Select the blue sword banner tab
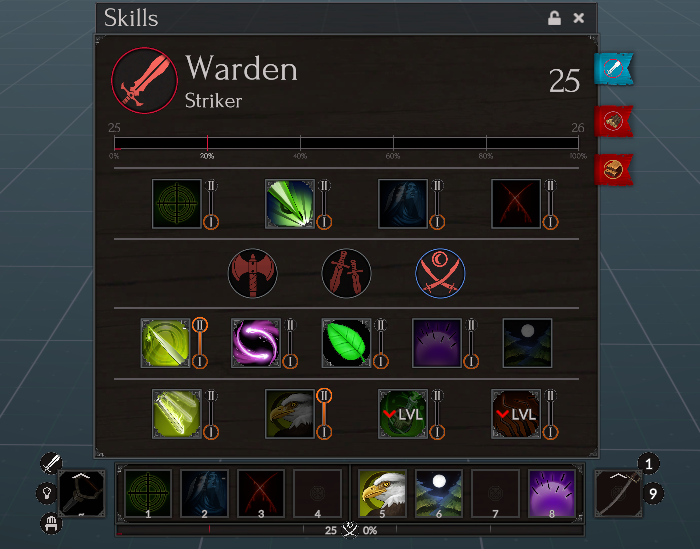Image resolution: width=700 pixels, height=549 pixels. 613,69
